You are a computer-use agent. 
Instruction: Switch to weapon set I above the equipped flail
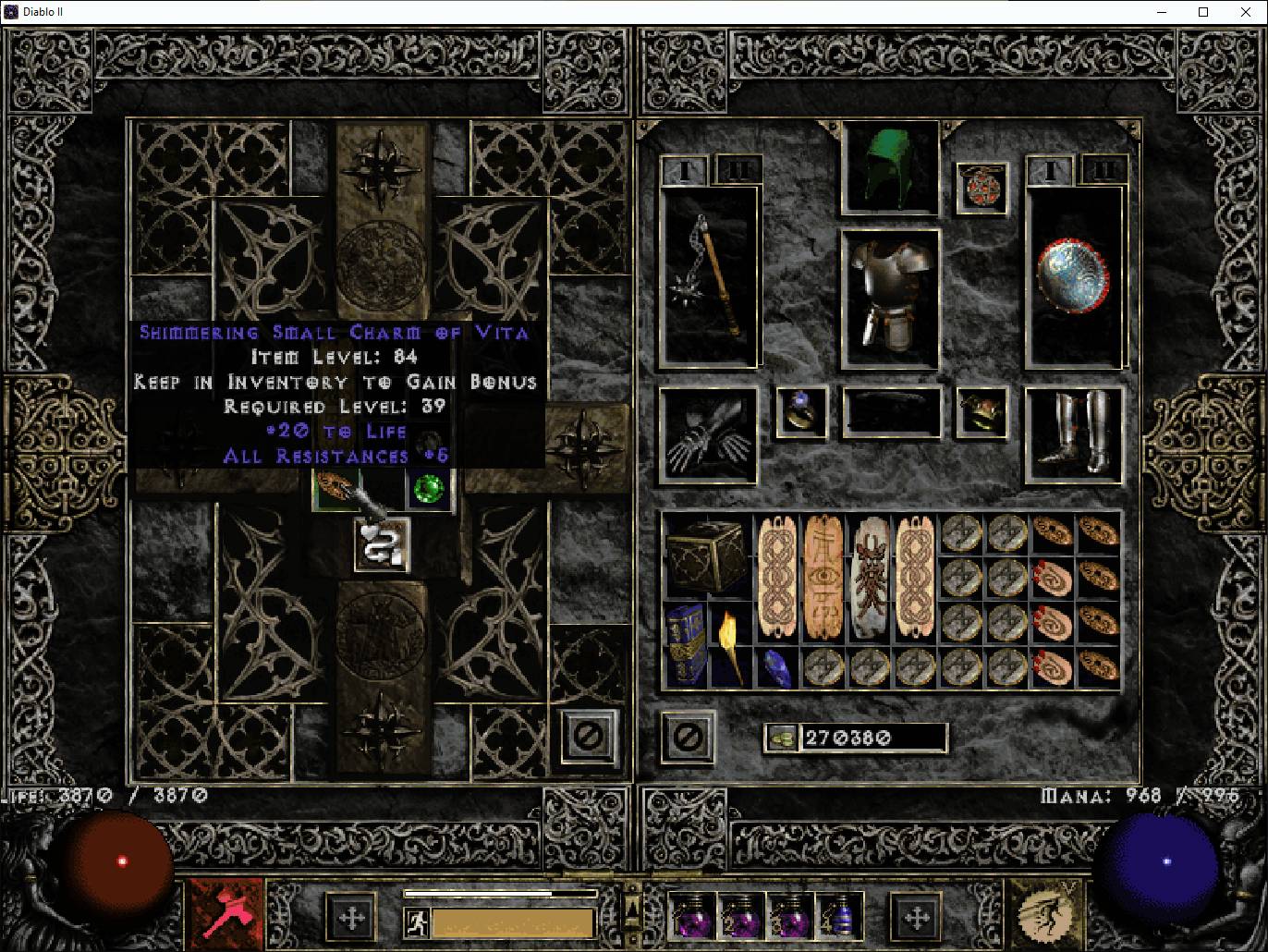[685, 171]
